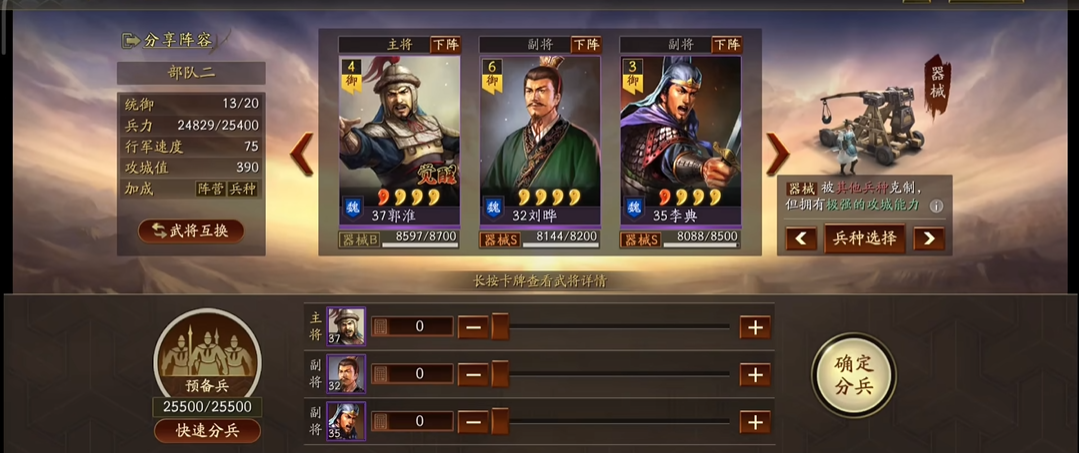Tap the 武将互换 swap generals button

click(191, 231)
